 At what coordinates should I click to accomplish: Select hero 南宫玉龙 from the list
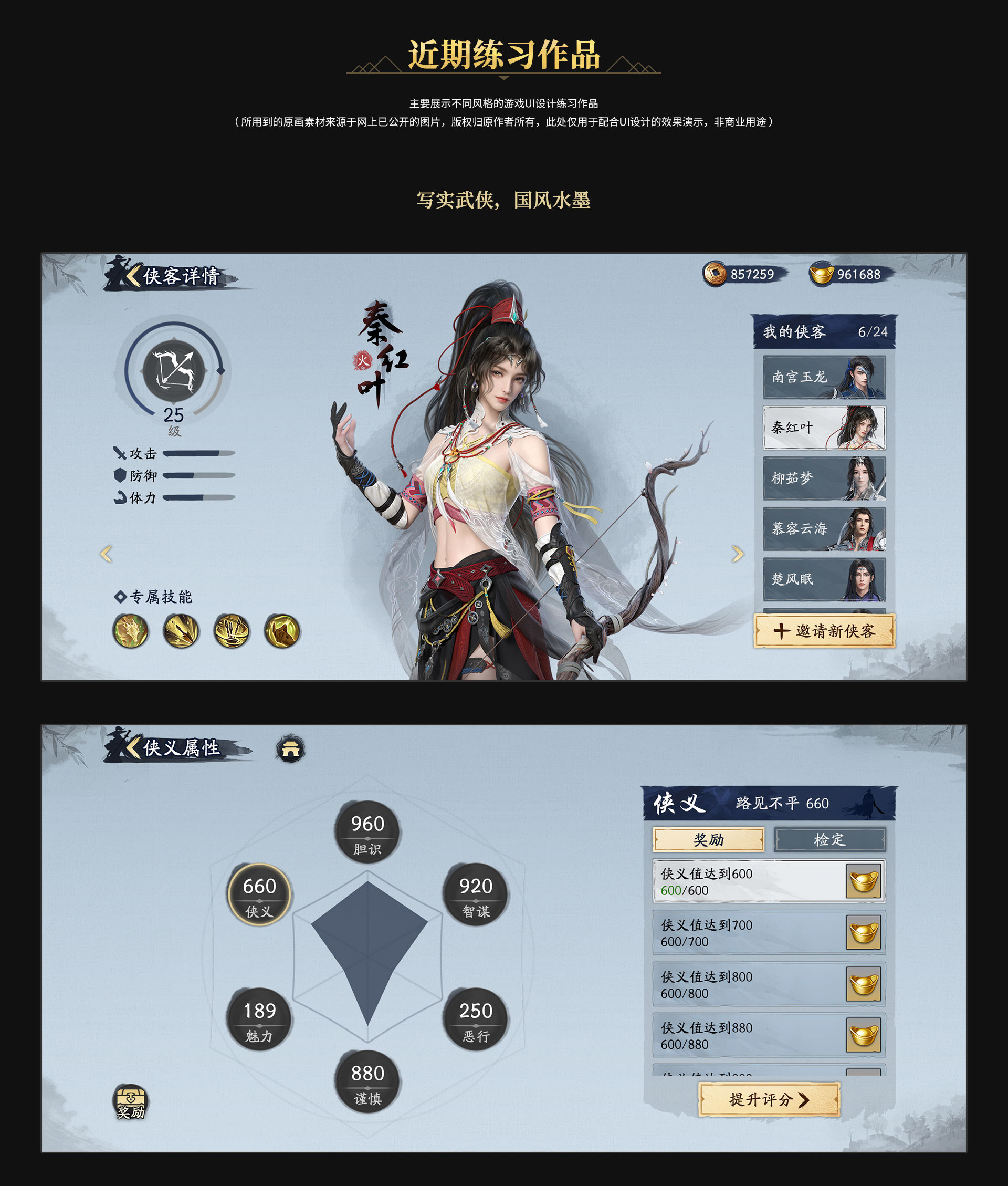[824, 377]
